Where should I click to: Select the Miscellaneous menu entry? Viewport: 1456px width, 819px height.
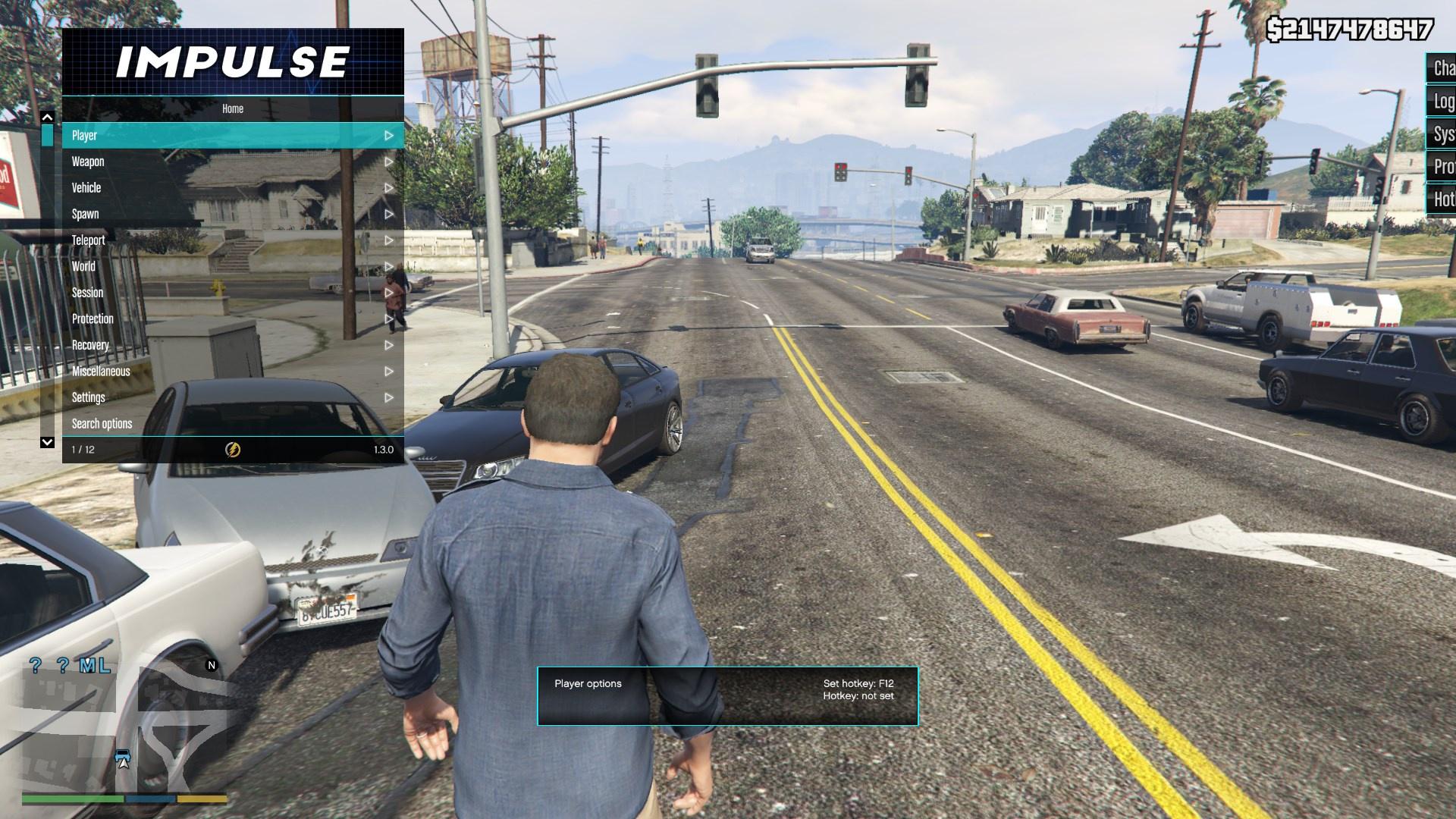click(232, 372)
